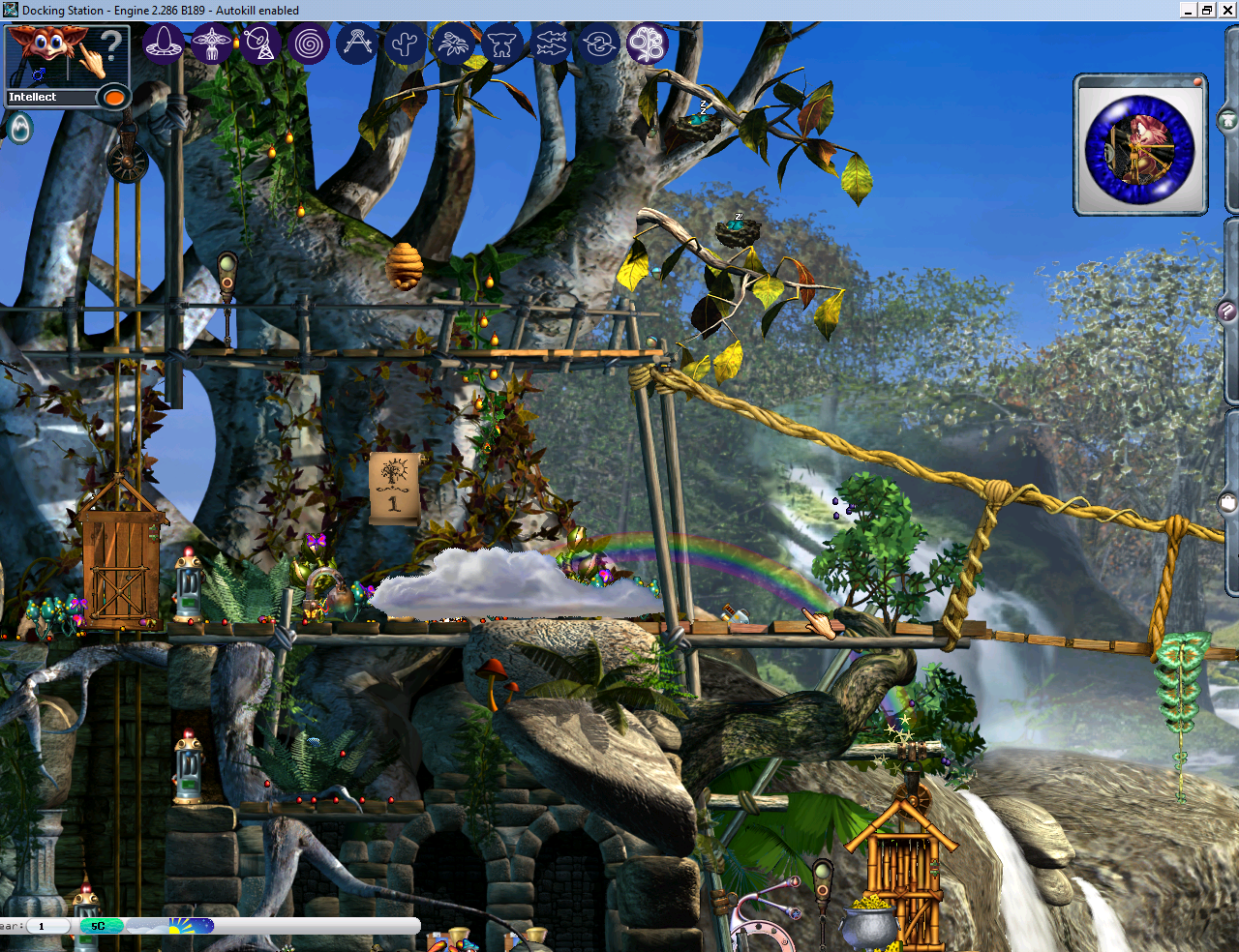Click the circular arrows icon
This screenshot has height=952, width=1239.
pyautogui.click(x=599, y=44)
